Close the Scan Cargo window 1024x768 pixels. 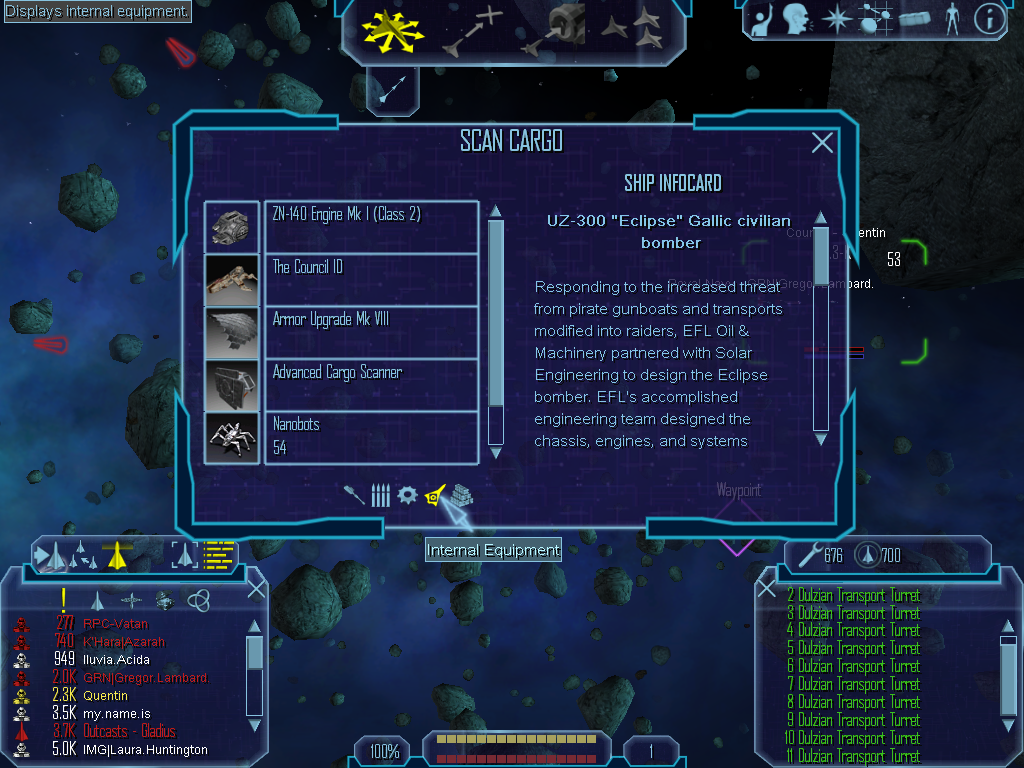coord(822,143)
